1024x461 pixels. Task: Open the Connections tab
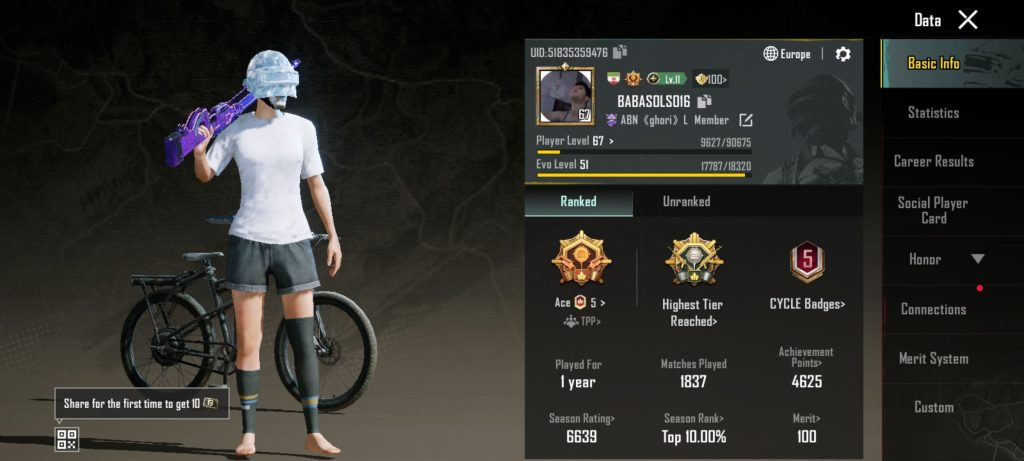(x=933, y=309)
